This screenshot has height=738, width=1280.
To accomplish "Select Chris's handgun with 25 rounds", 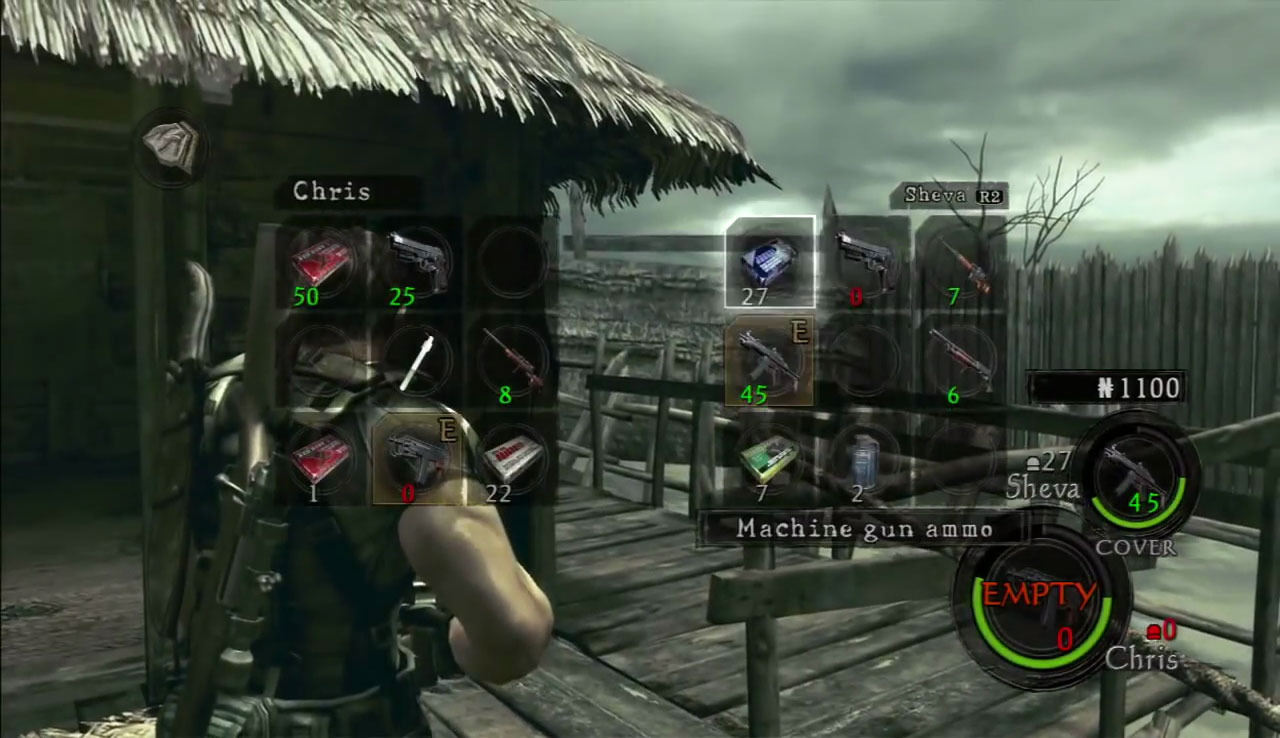I will (417, 262).
